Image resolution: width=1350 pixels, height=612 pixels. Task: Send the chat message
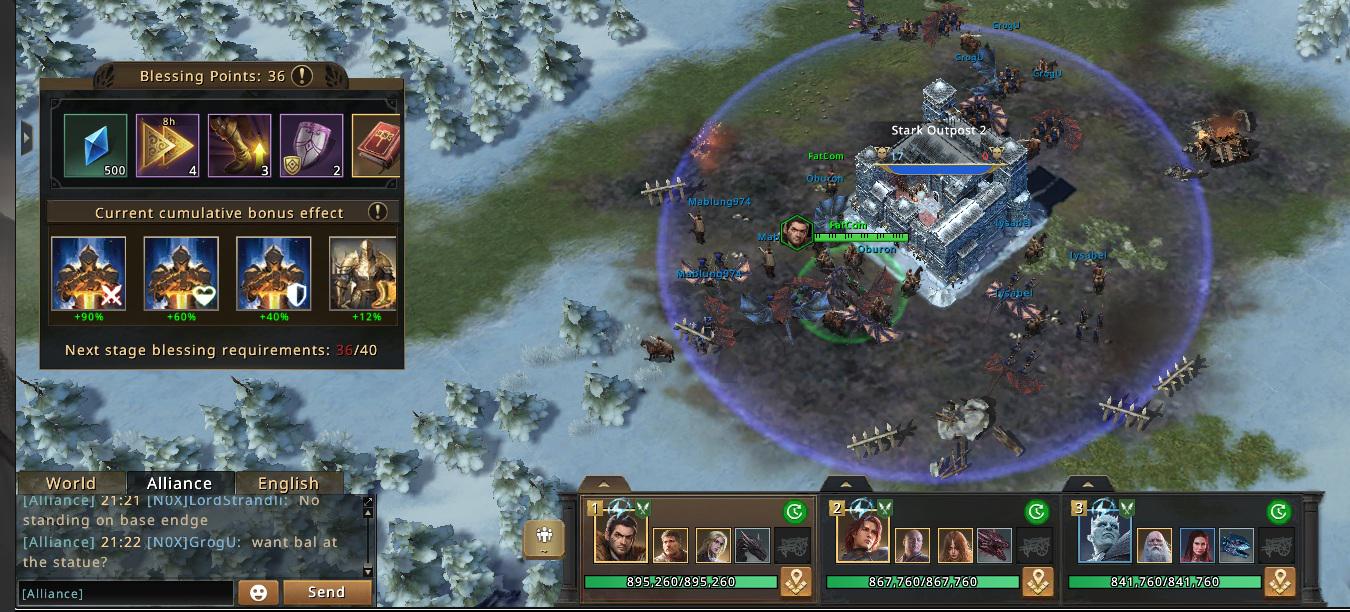click(x=326, y=592)
